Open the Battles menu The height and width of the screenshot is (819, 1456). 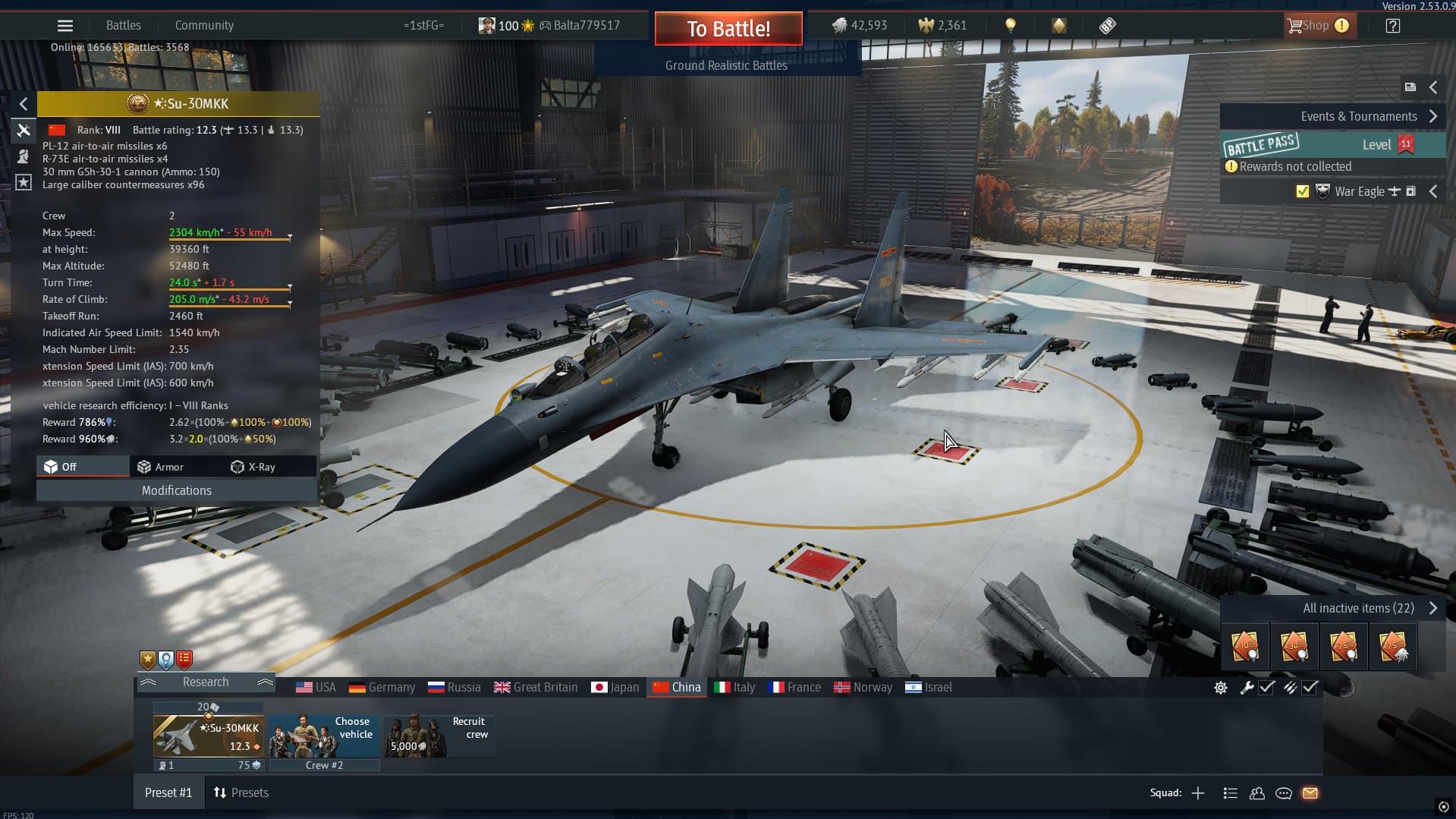point(123,26)
